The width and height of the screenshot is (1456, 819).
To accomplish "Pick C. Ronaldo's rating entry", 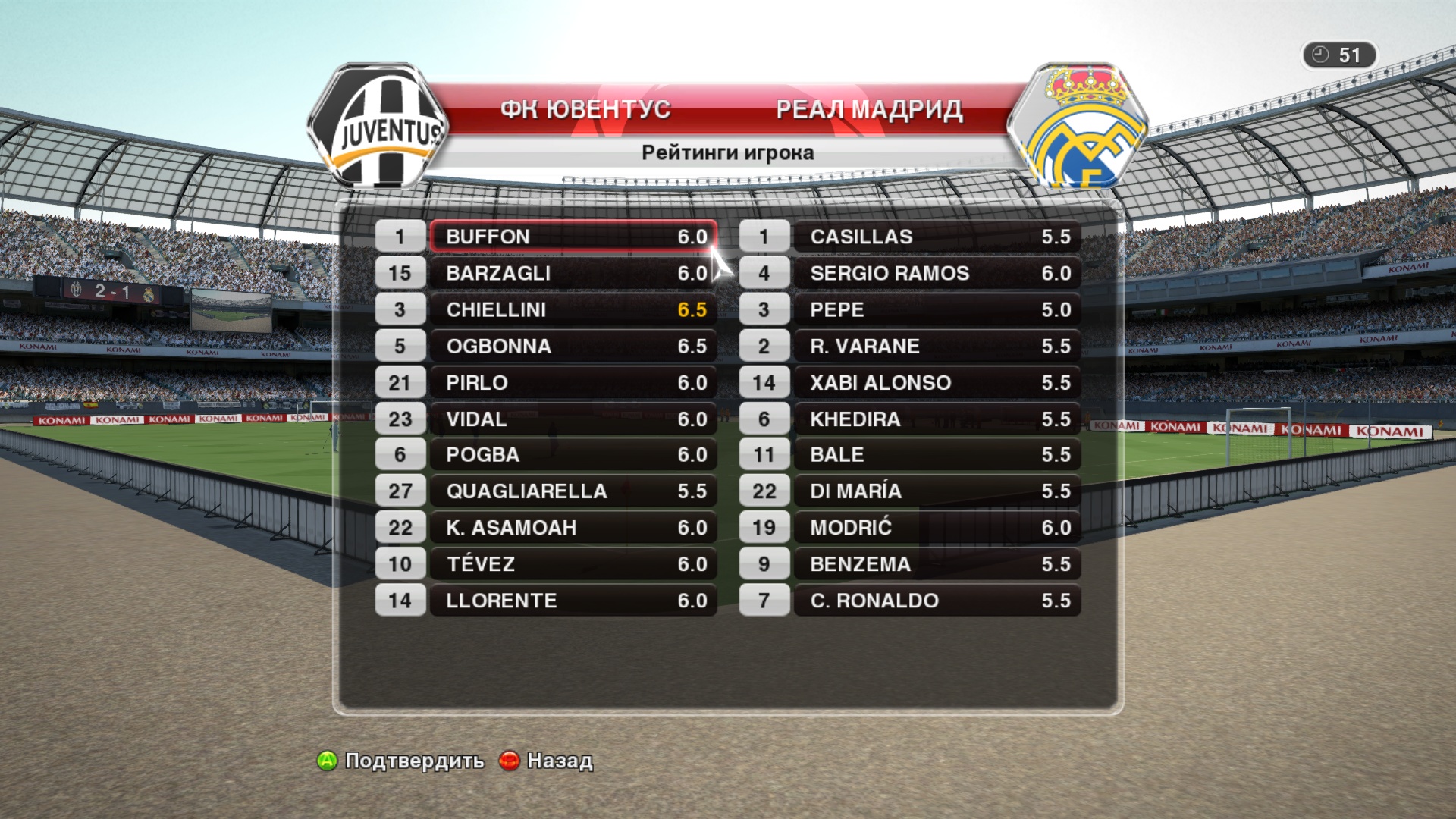I will (x=937, y=601).
